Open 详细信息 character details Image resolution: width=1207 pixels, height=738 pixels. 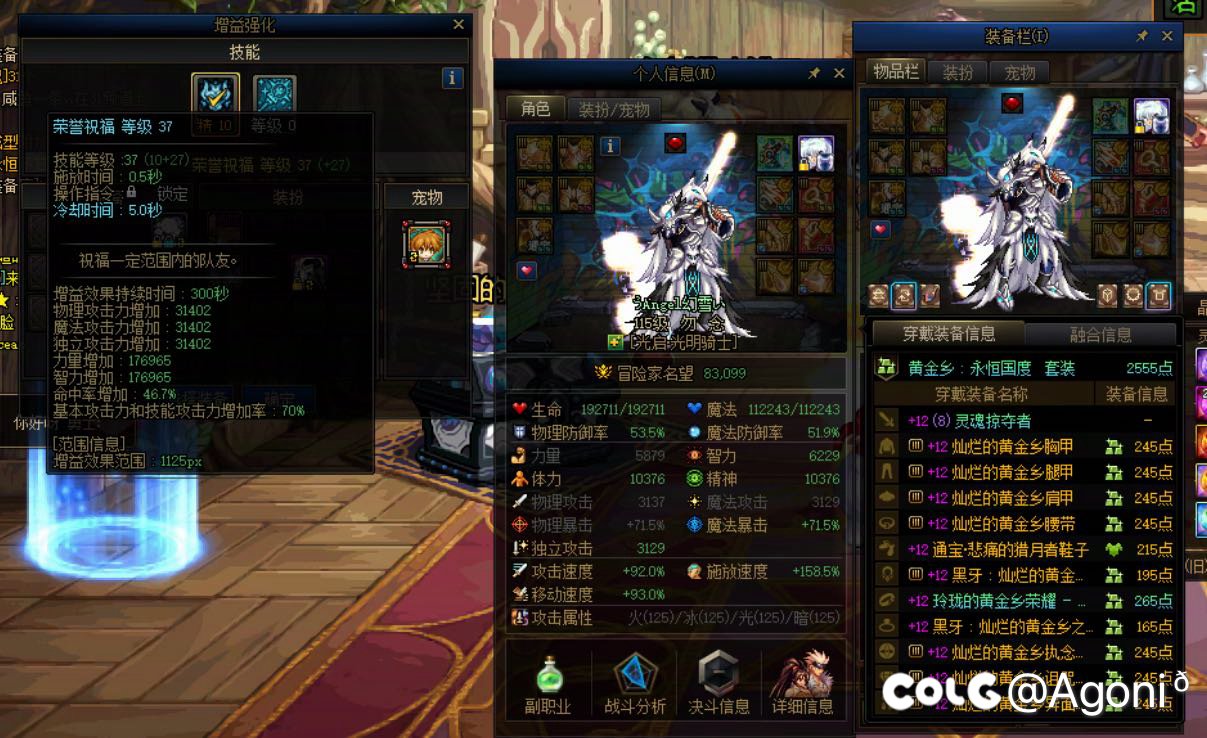(x=802, y=684)
